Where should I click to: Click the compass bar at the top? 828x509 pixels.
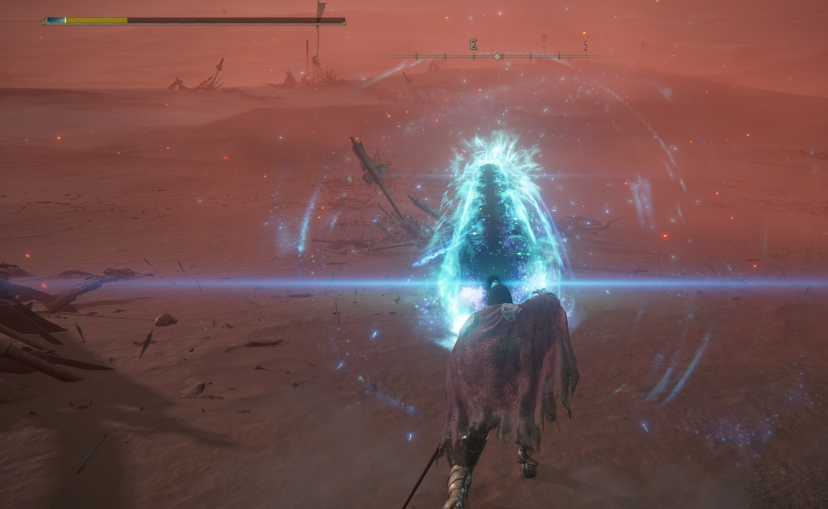click(x=489, y=56)
